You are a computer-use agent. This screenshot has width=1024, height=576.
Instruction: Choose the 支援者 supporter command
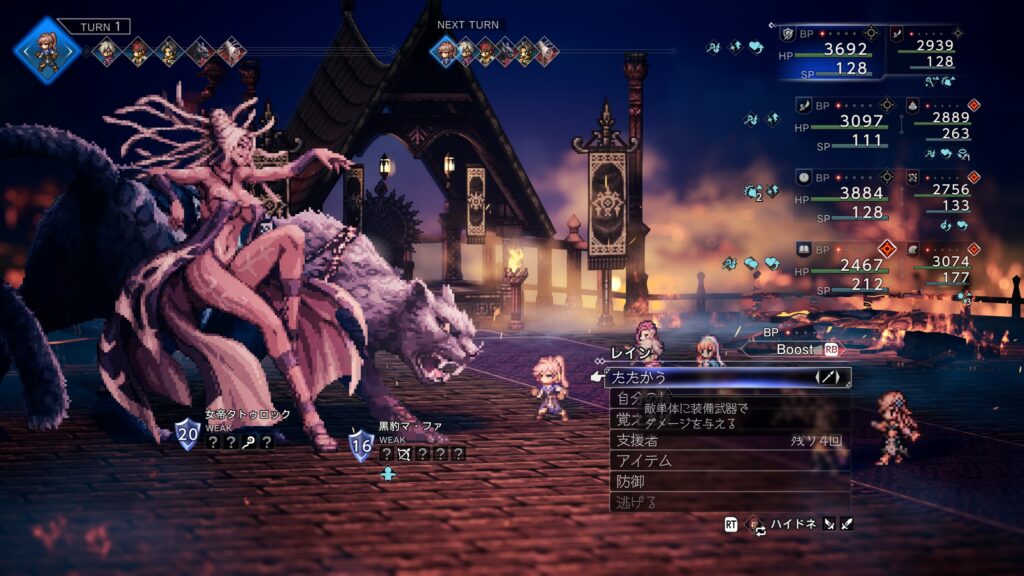pos(700,440)
